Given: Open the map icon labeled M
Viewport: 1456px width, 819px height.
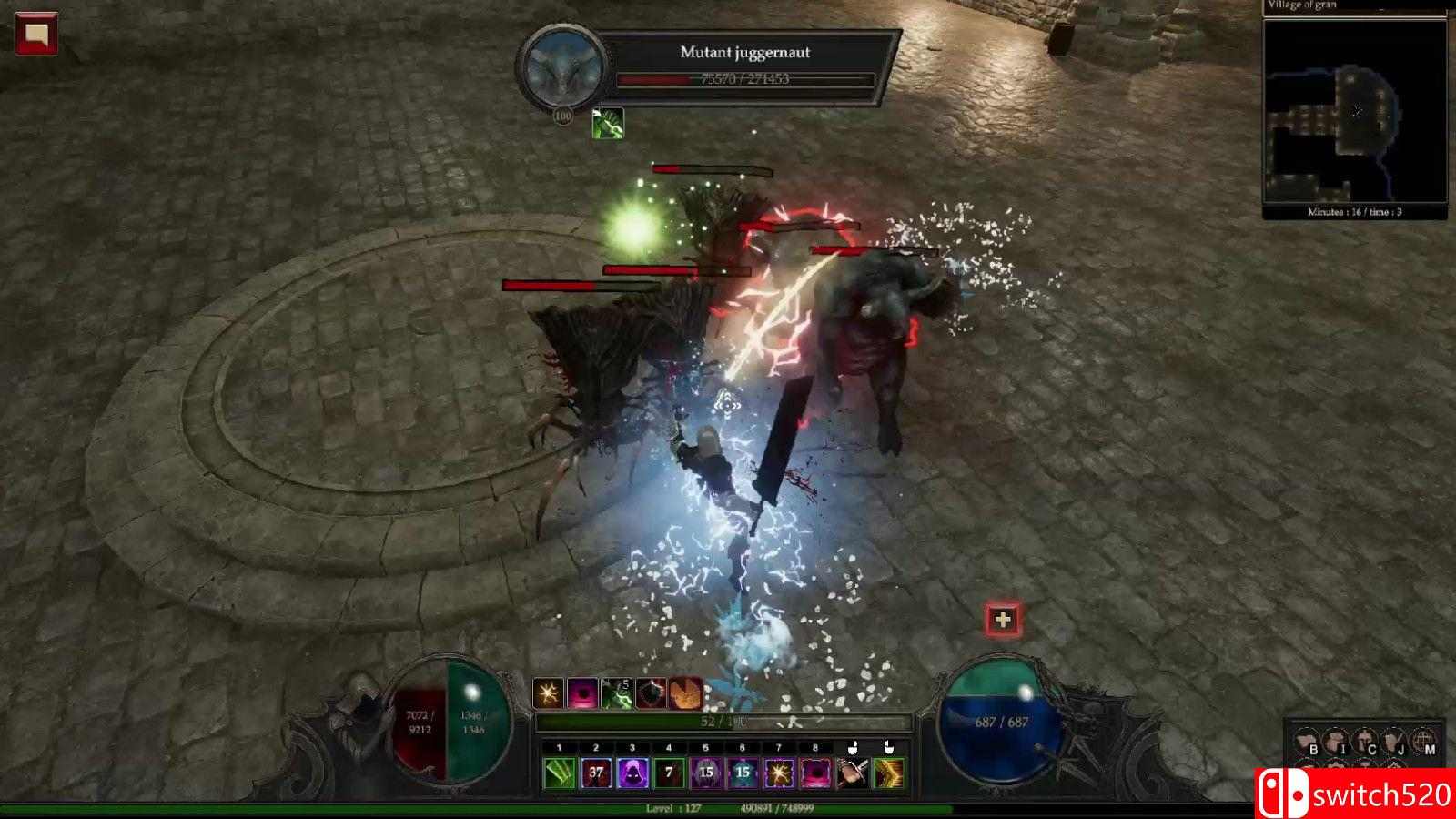Looking at the screenshot, I should click(1423, 742).
